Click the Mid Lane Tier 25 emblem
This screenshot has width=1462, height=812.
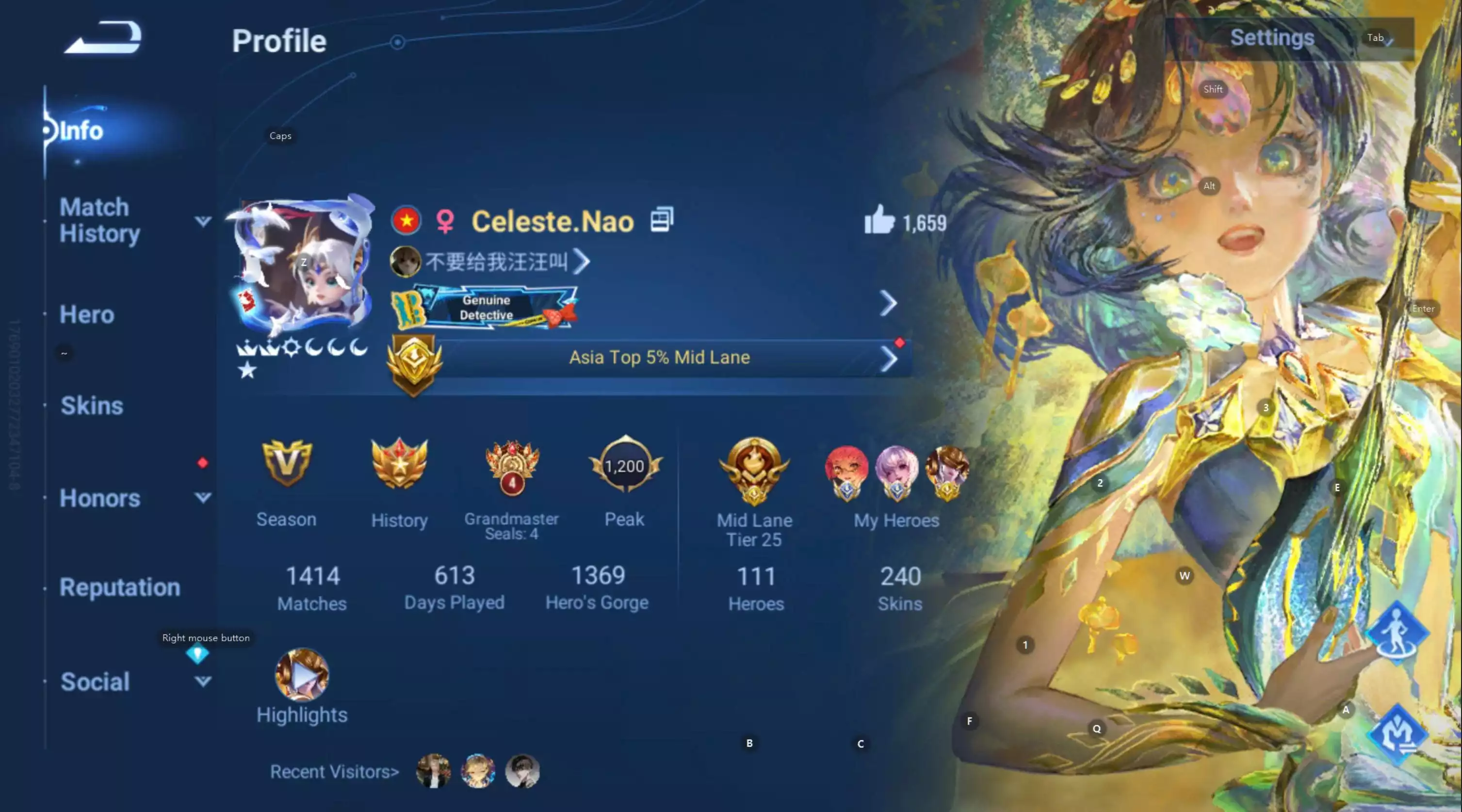pyautogui.click(x=754, y=471)
